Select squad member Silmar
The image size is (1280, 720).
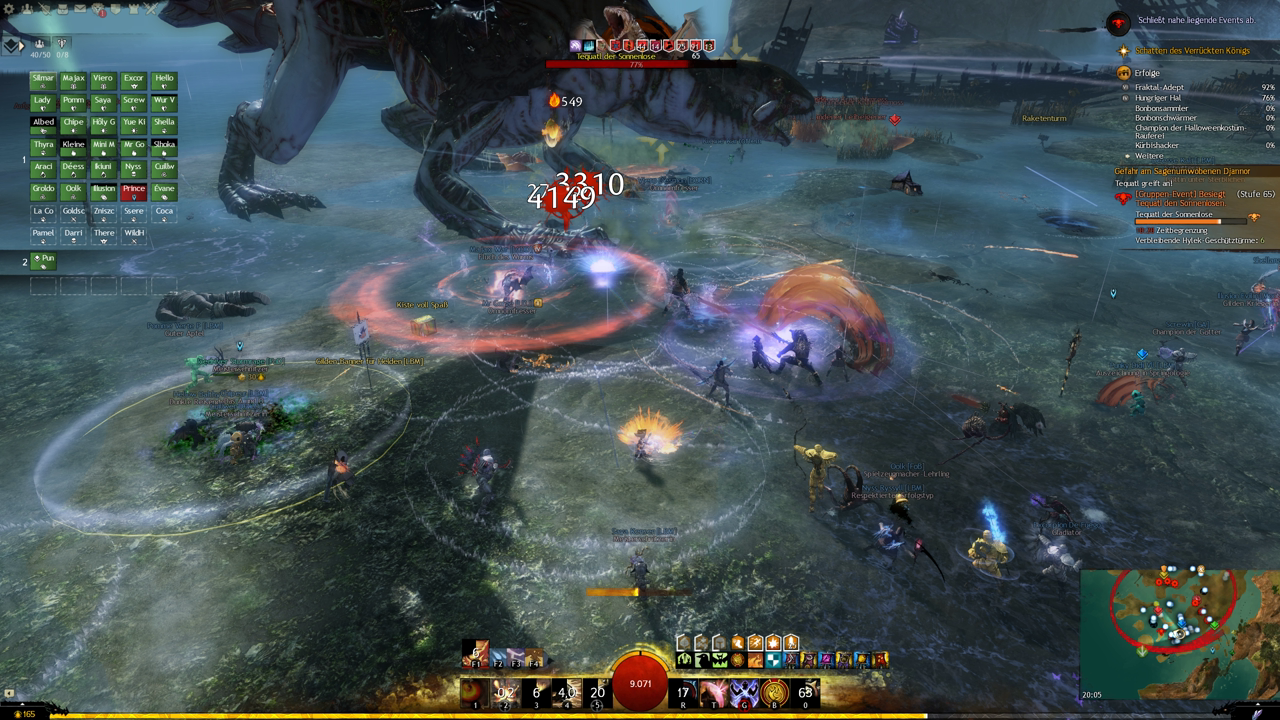43,81
